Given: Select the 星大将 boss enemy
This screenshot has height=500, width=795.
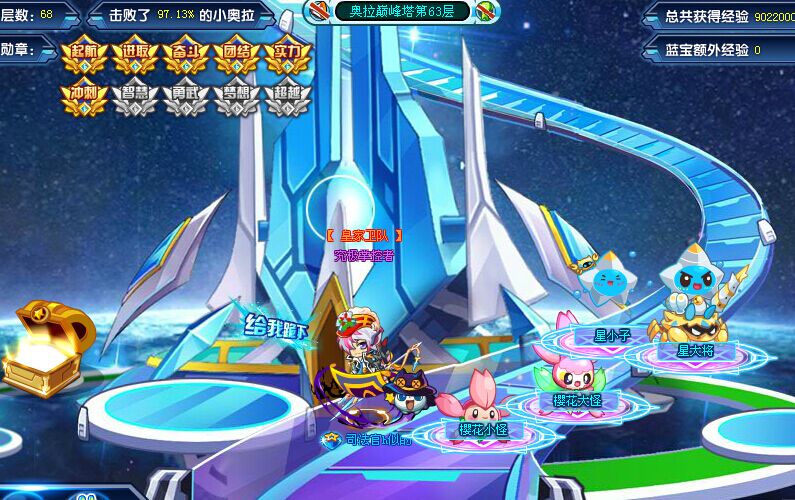Looking at the screenshot, I should [x=694, y=300].
